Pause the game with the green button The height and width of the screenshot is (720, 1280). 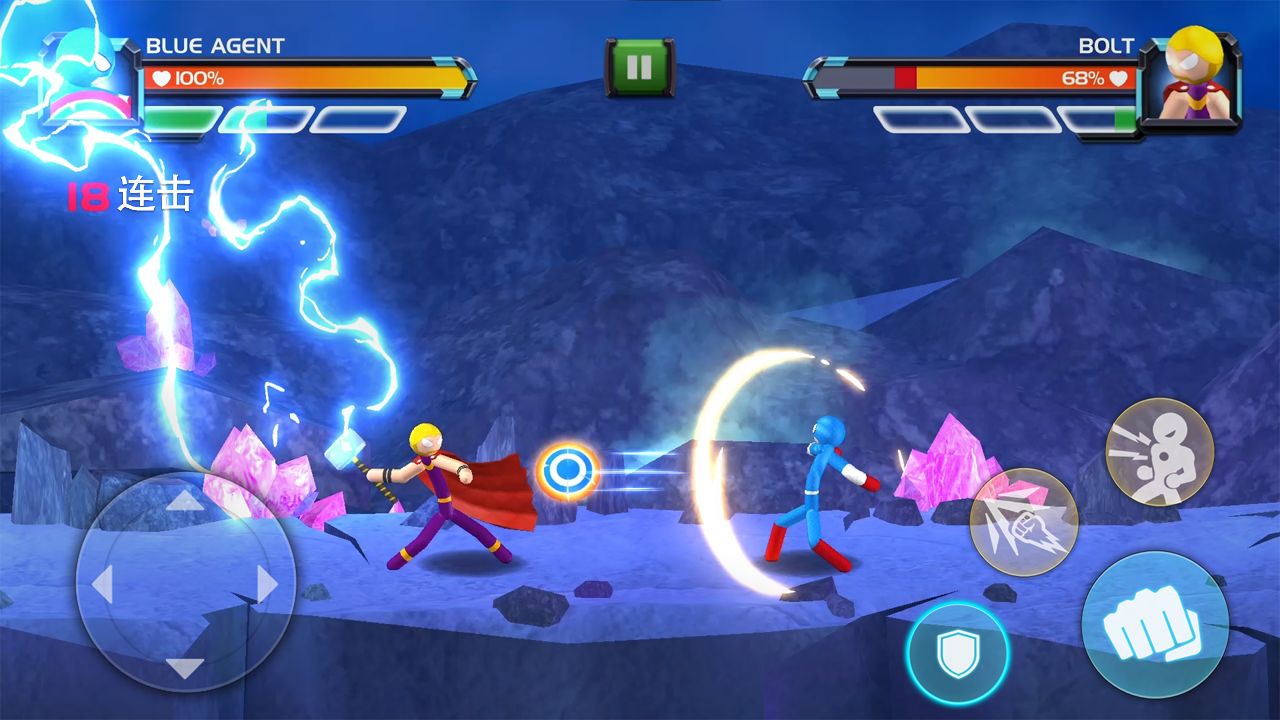coord(639,67)
